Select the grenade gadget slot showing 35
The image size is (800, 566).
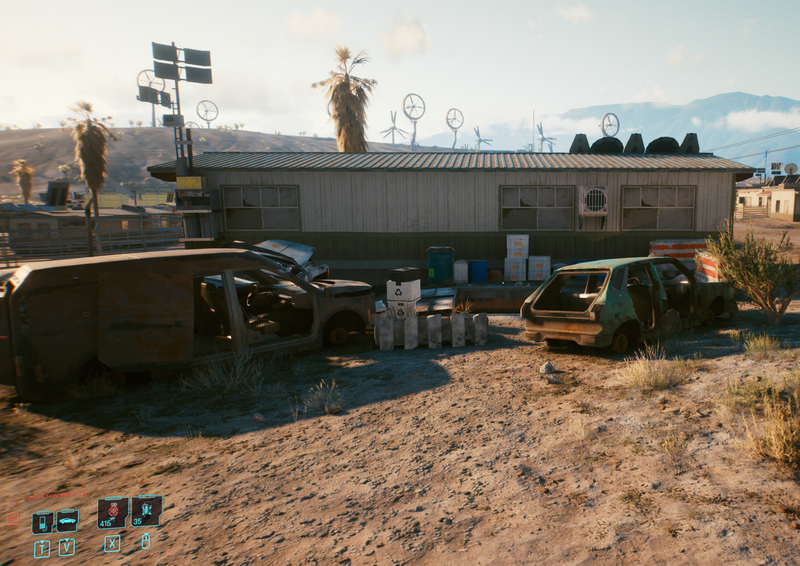(146, 511)
